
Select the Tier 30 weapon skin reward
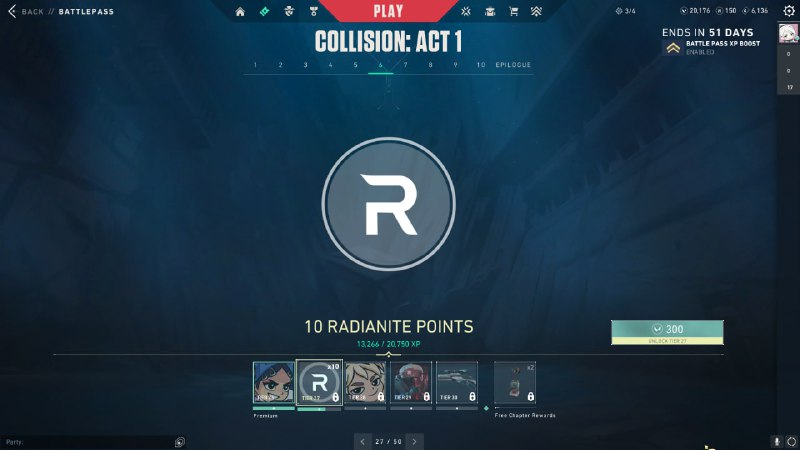457,383
